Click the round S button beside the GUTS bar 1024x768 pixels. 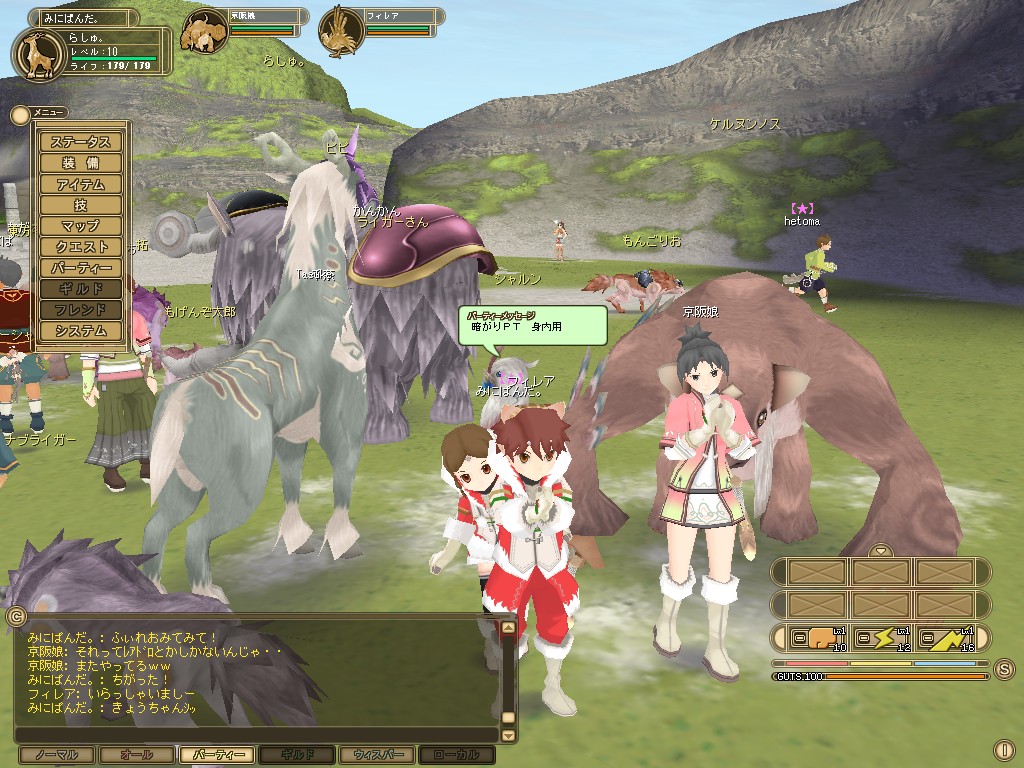click(x=1004, y=669)
